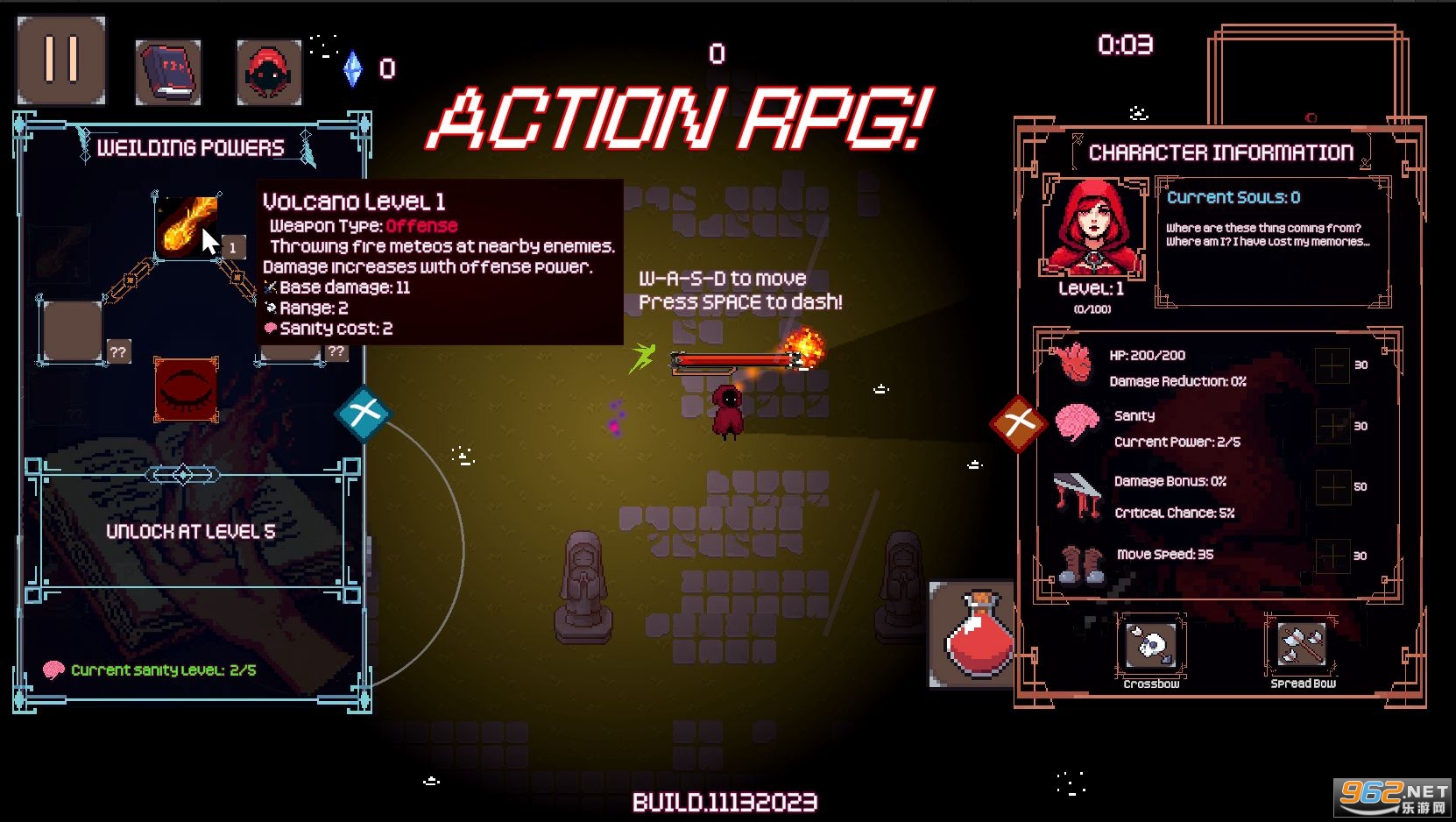Screen dimensions: 1456x822
Task: Close the Weilding Powers panel
Action: point(364,413)
